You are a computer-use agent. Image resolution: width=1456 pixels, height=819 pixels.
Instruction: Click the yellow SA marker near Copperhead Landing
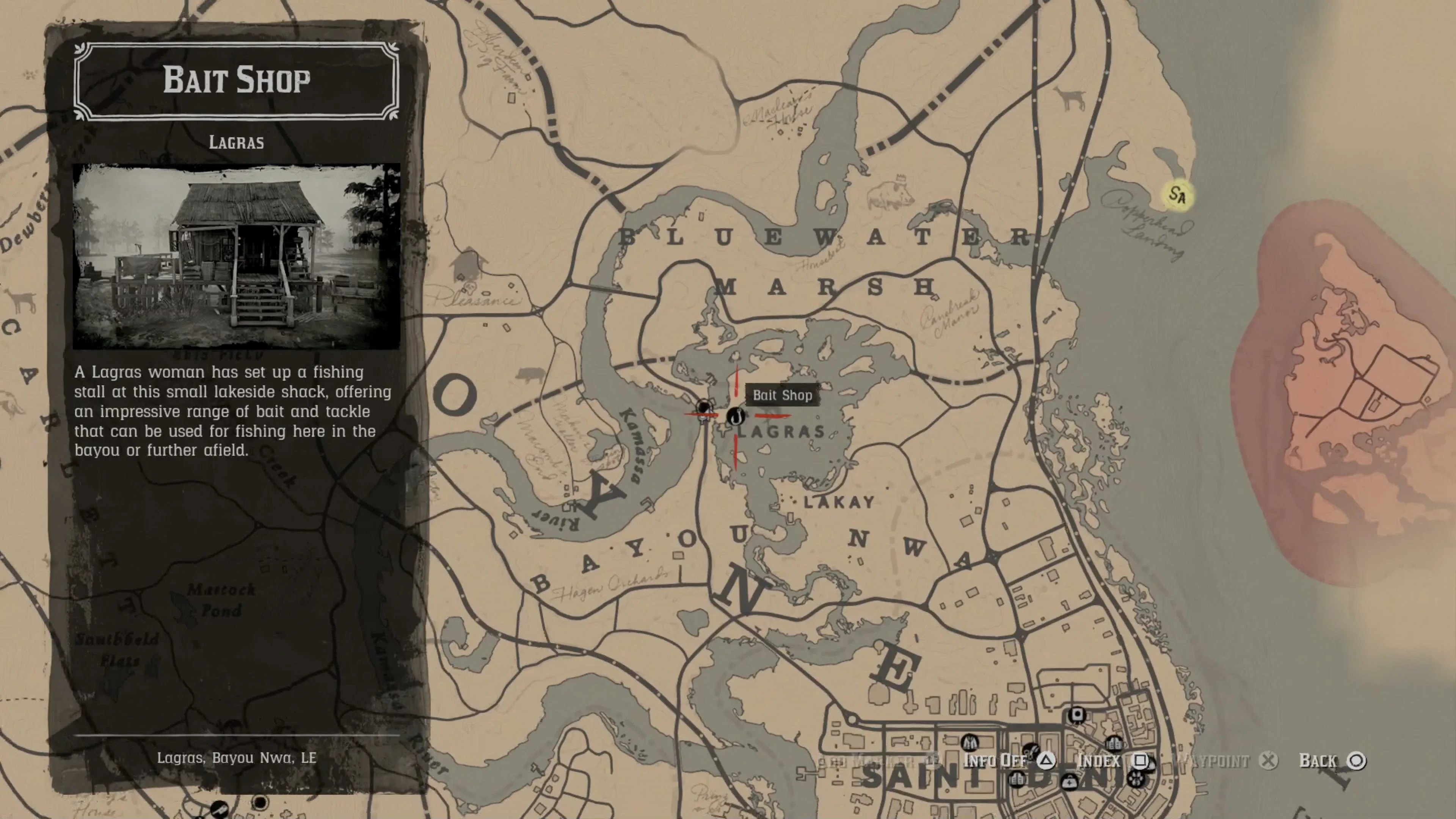click(x=1177, y=195)
